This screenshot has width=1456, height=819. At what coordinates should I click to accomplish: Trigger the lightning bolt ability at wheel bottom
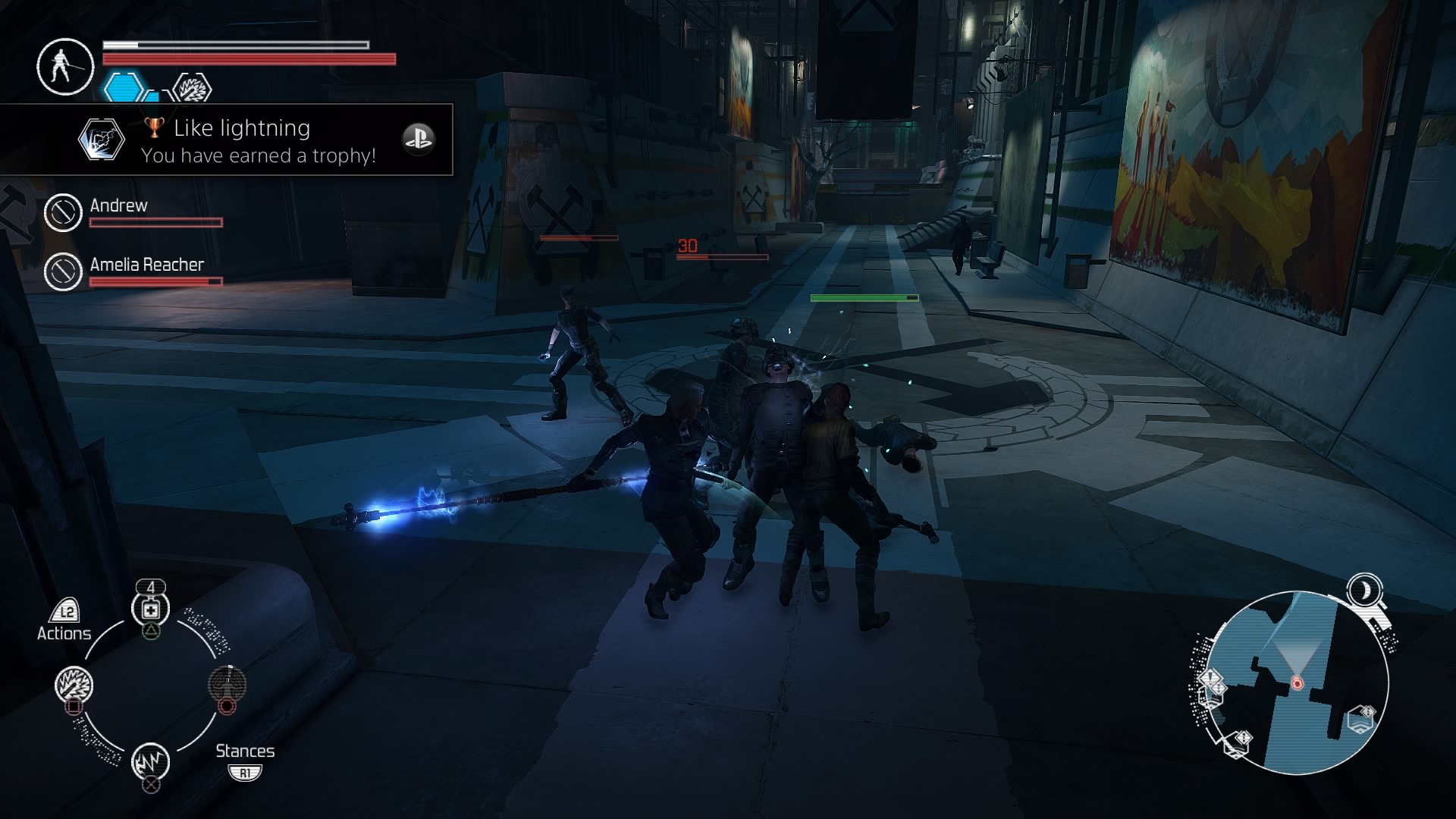coord(150,761)
